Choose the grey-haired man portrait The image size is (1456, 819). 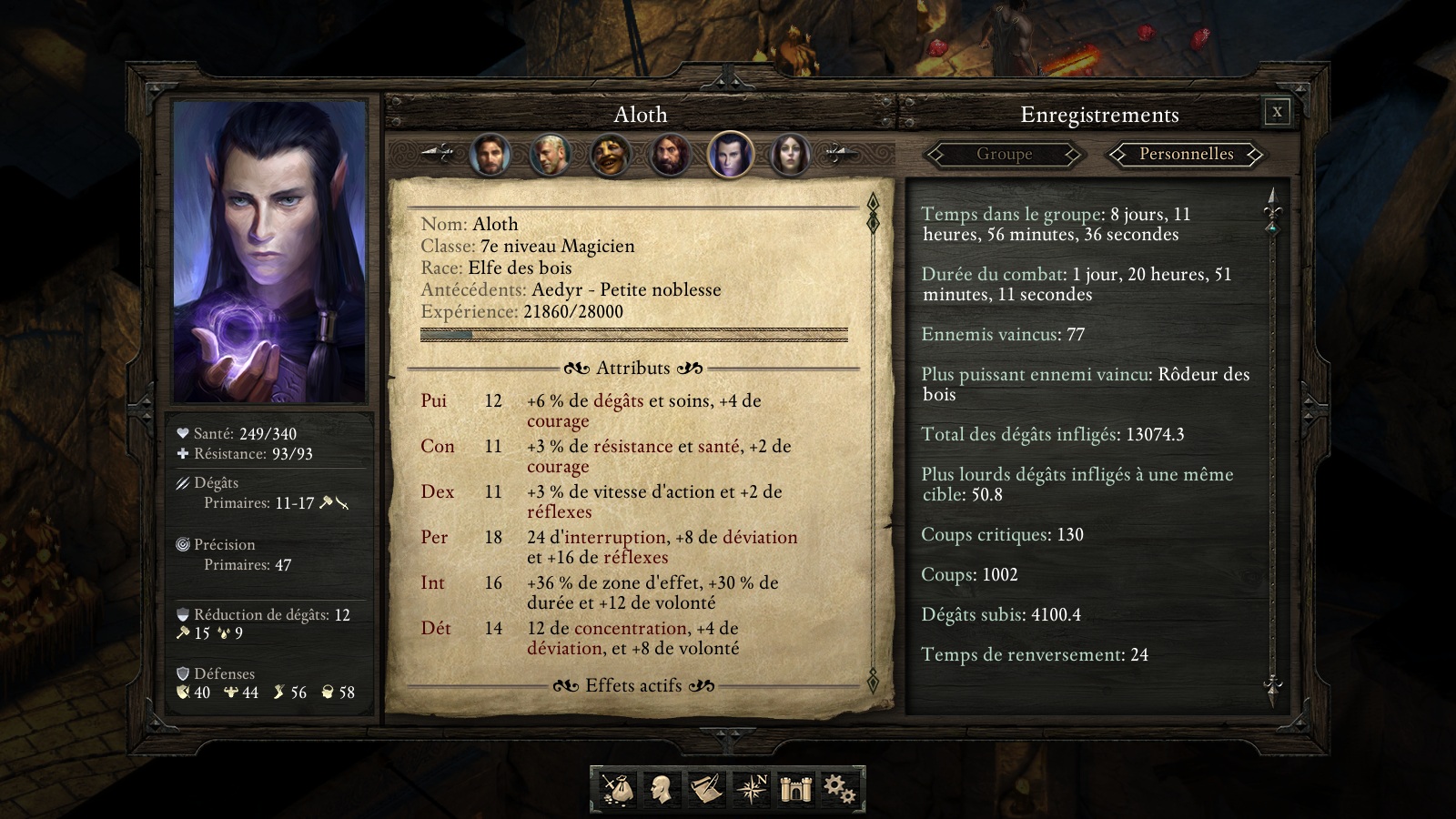[x=550, y=155]
